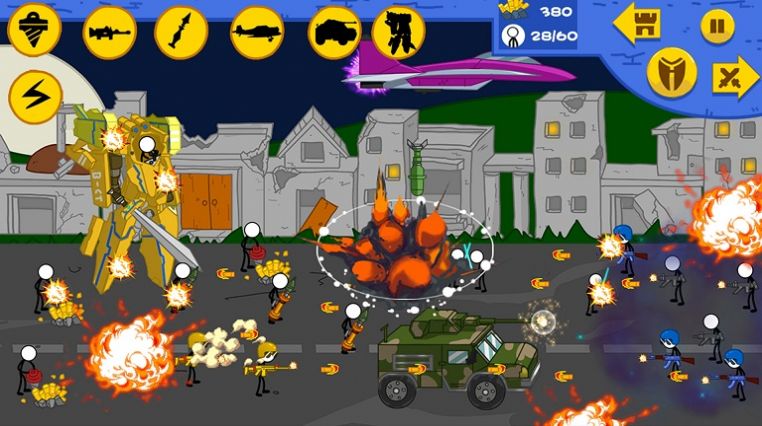Switch army to shield defend stance
Screen dimensions: 762x426
[x=671, y=70]
